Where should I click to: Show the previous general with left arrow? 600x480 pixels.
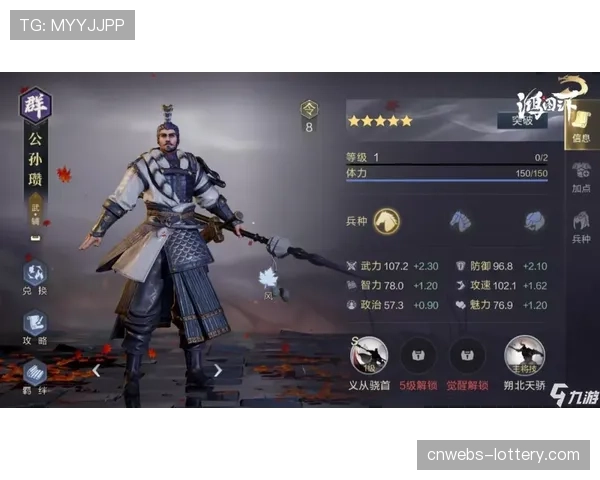point(96,370)
